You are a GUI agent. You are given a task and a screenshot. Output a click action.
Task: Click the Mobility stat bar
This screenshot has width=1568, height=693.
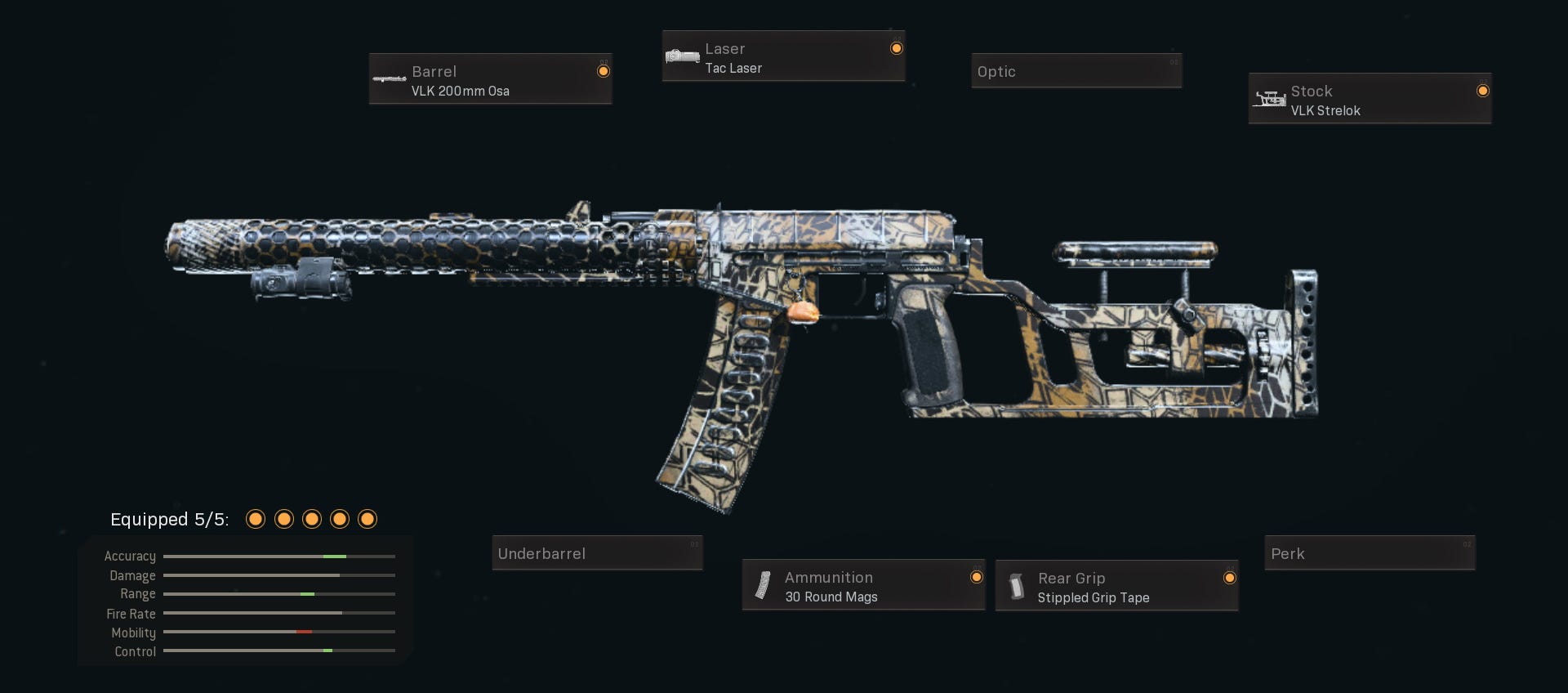(x=278, y=633)
